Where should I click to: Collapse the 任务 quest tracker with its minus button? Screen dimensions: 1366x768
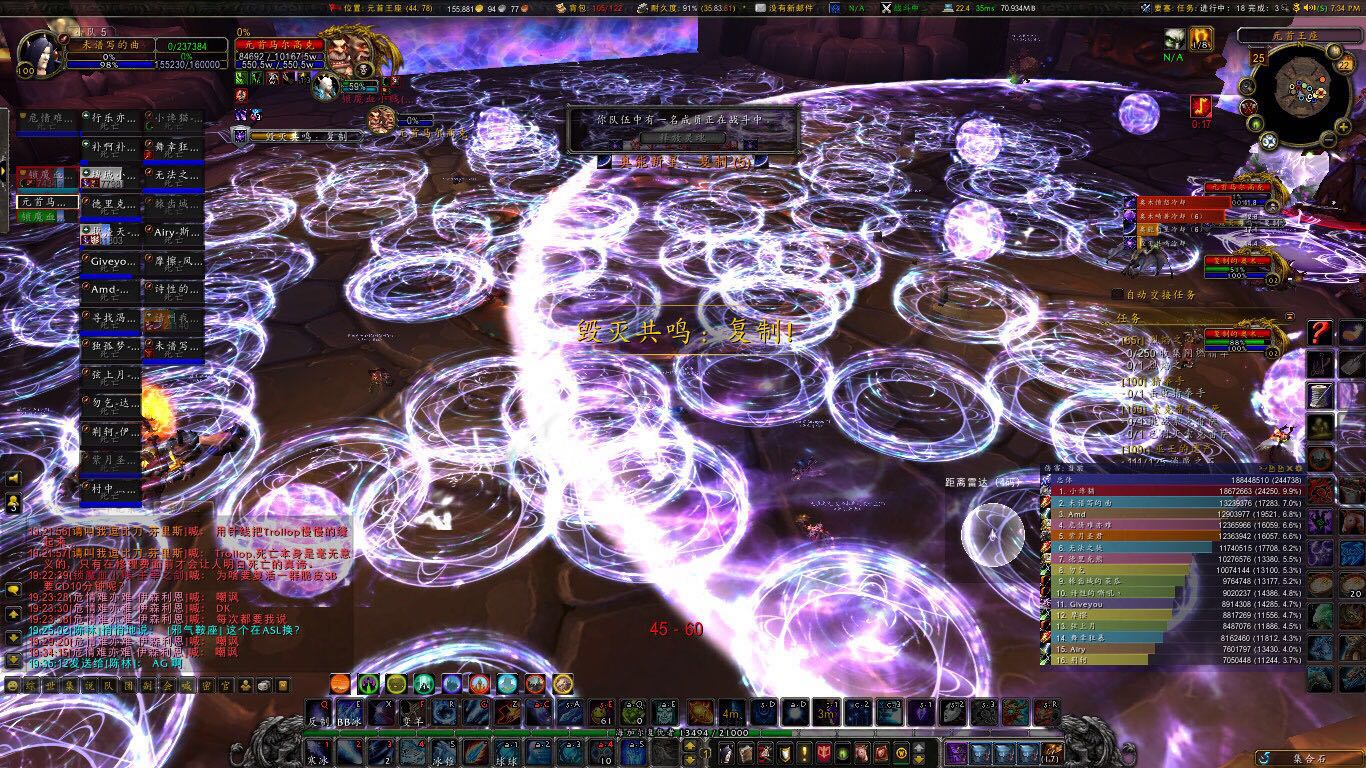click(1290, 317)
